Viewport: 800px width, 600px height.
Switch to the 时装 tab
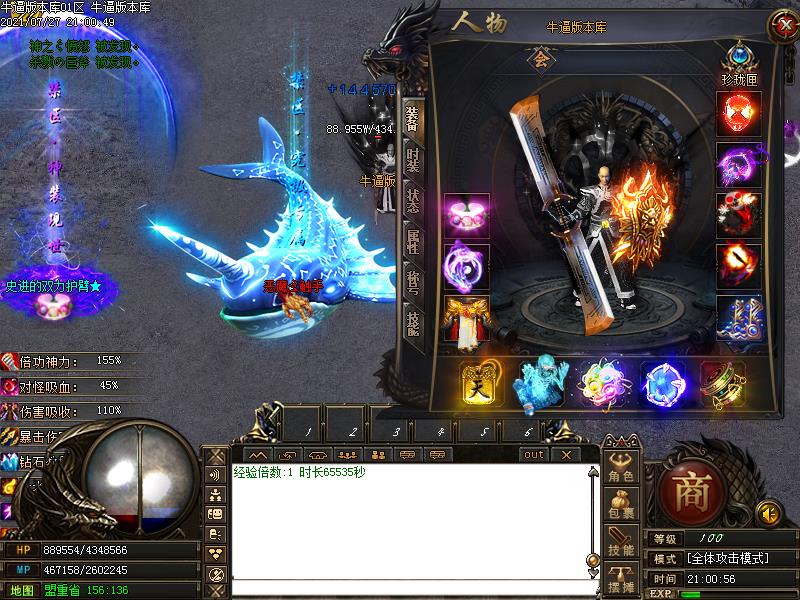pyautogui.click(x=412, y=160)
